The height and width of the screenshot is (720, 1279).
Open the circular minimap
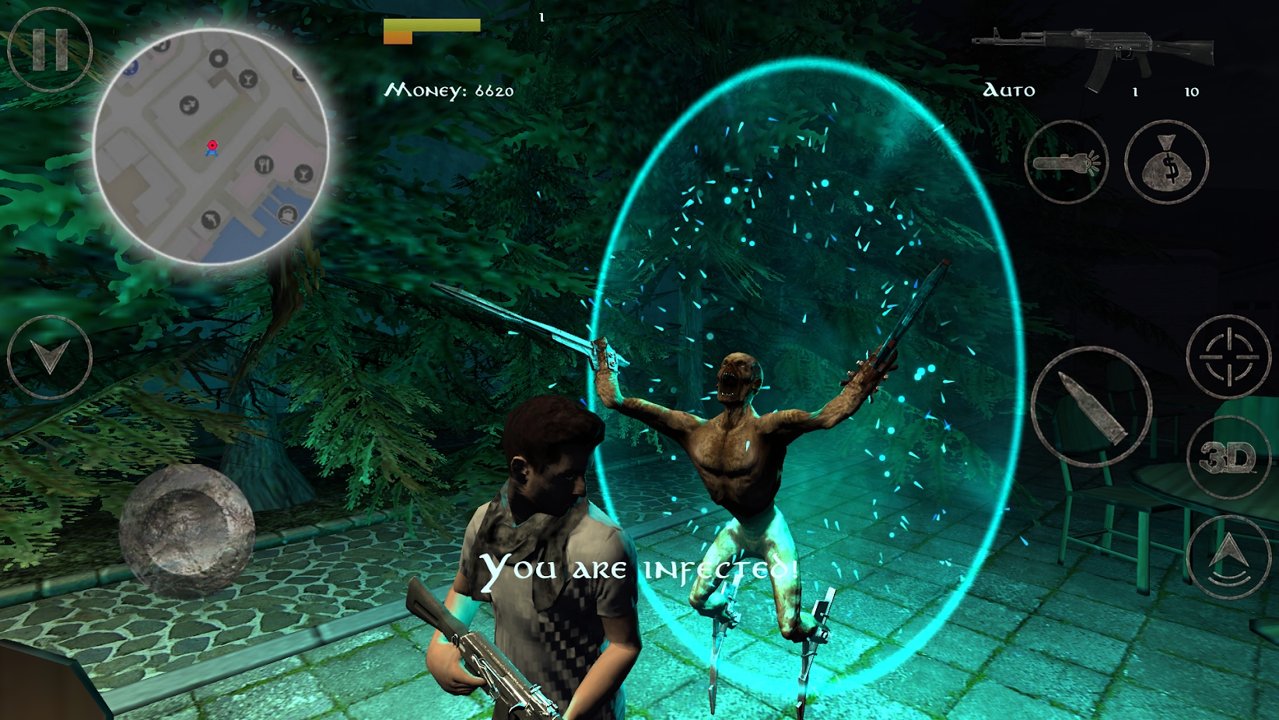click(211, 148)
